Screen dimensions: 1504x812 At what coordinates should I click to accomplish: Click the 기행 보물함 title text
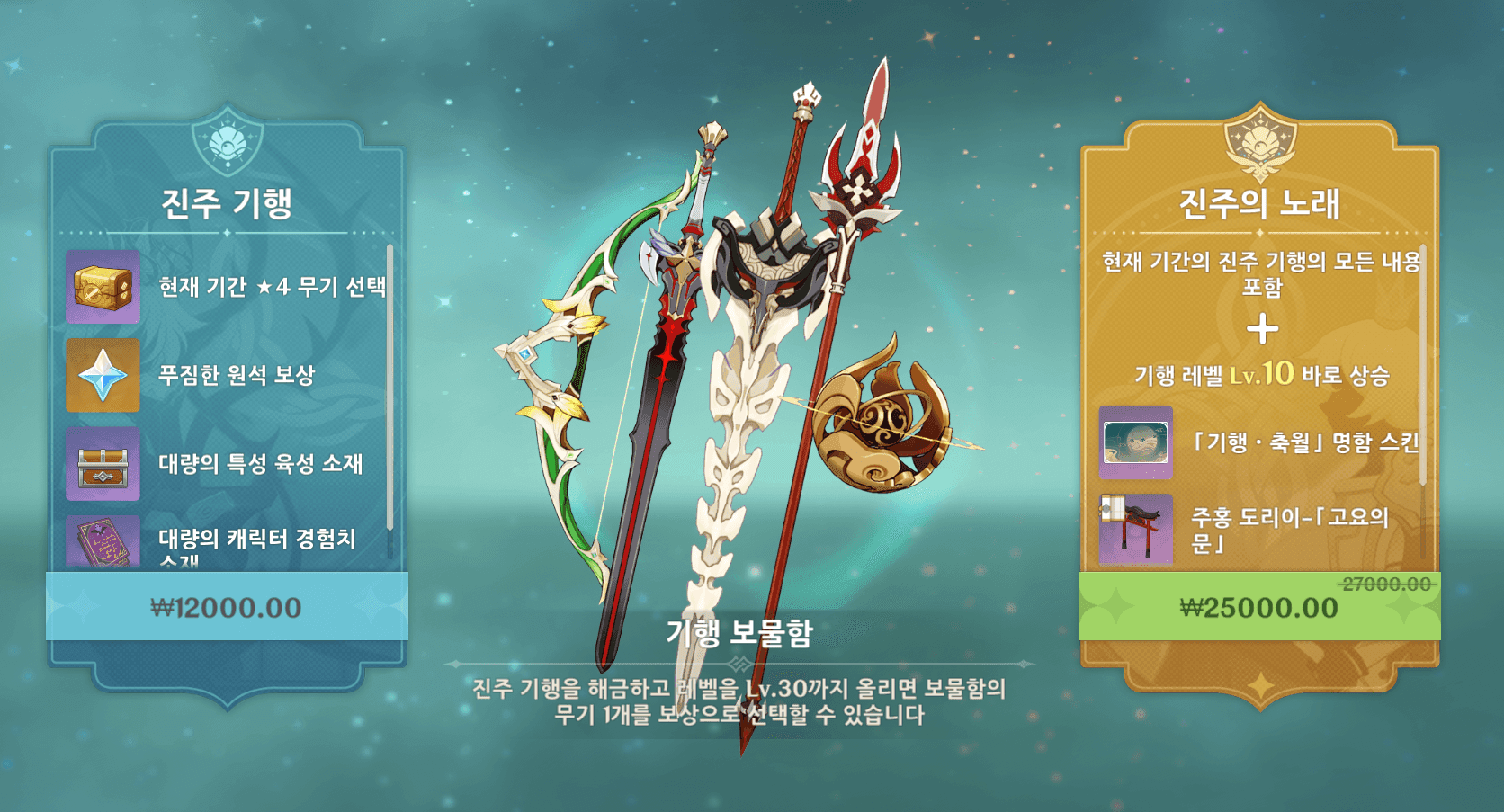[740, 634]
